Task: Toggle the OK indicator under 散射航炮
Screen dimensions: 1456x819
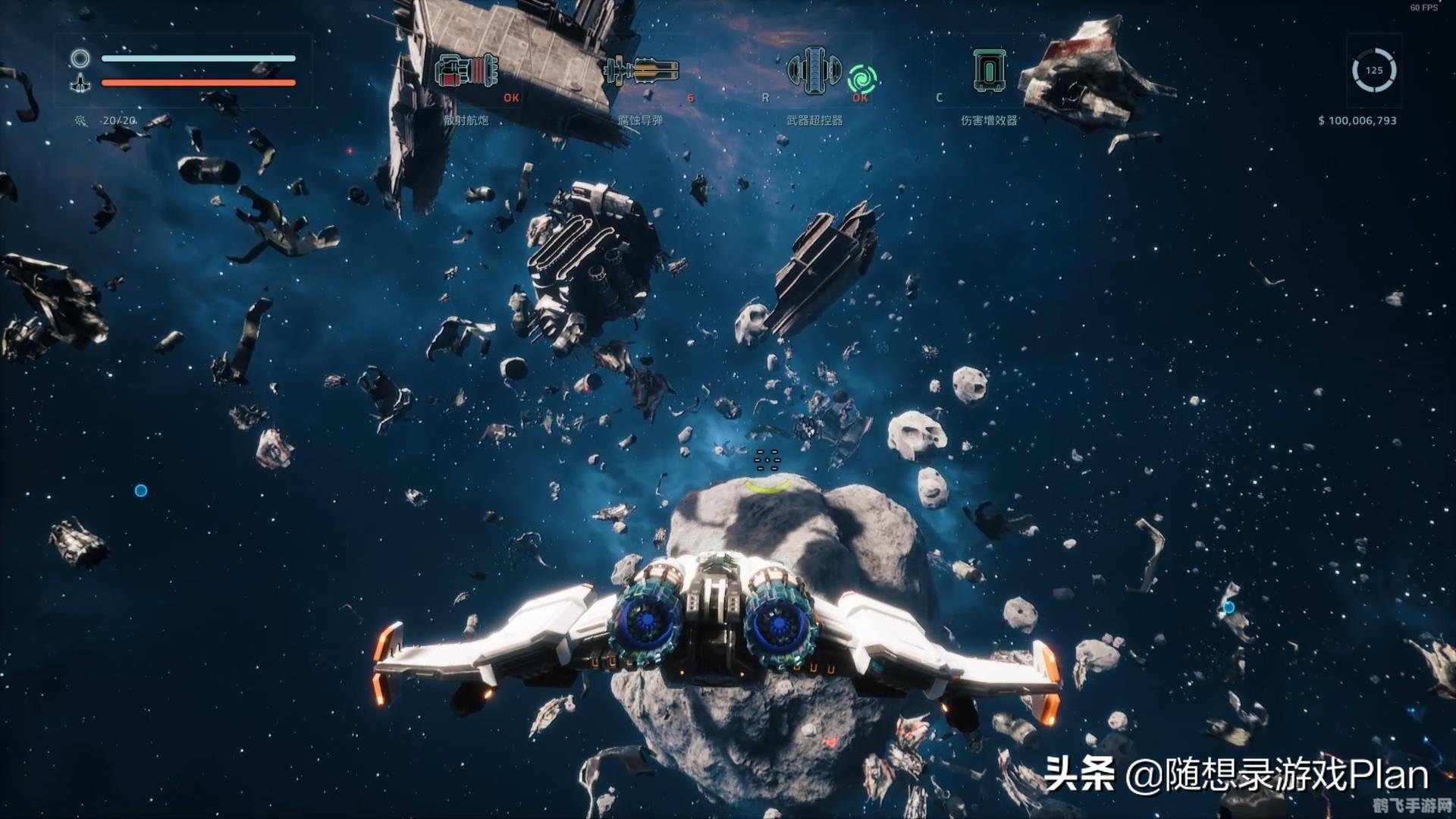Action: tap(511, 97)
